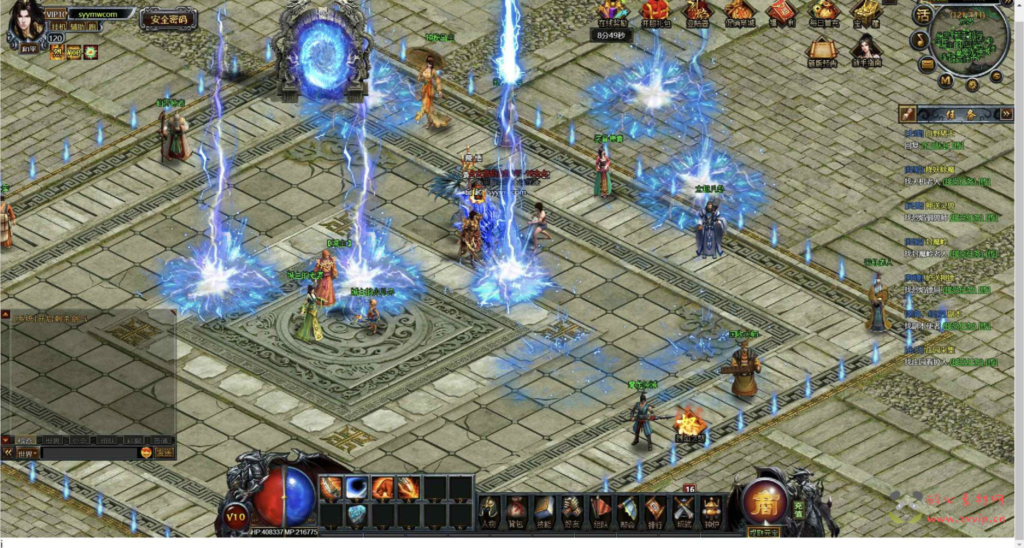This screenshot has width=1024, height=548.
Task: Open the map with the M button
Action: tap(945, 81)
